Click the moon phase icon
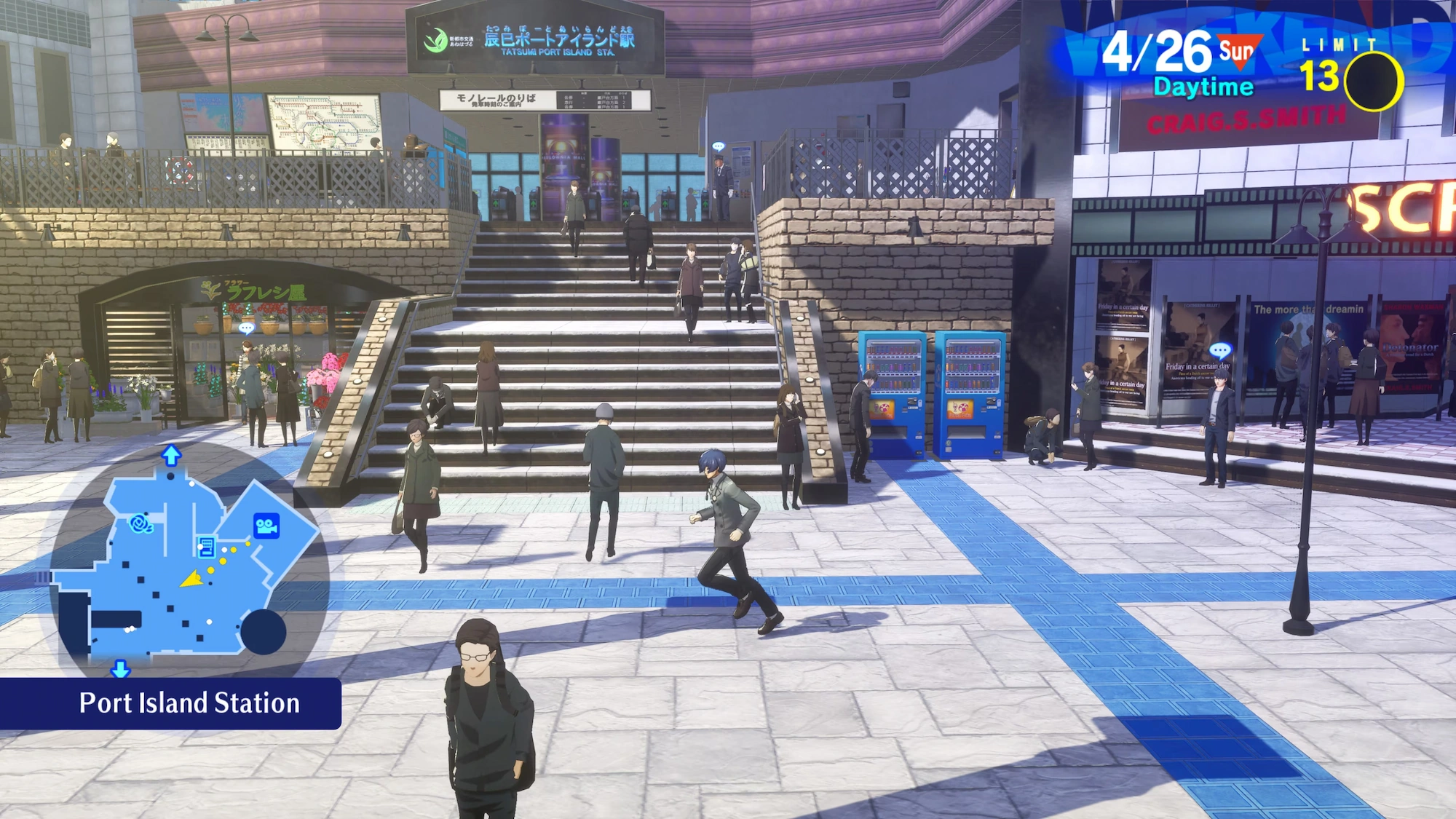 [1373, 82]
